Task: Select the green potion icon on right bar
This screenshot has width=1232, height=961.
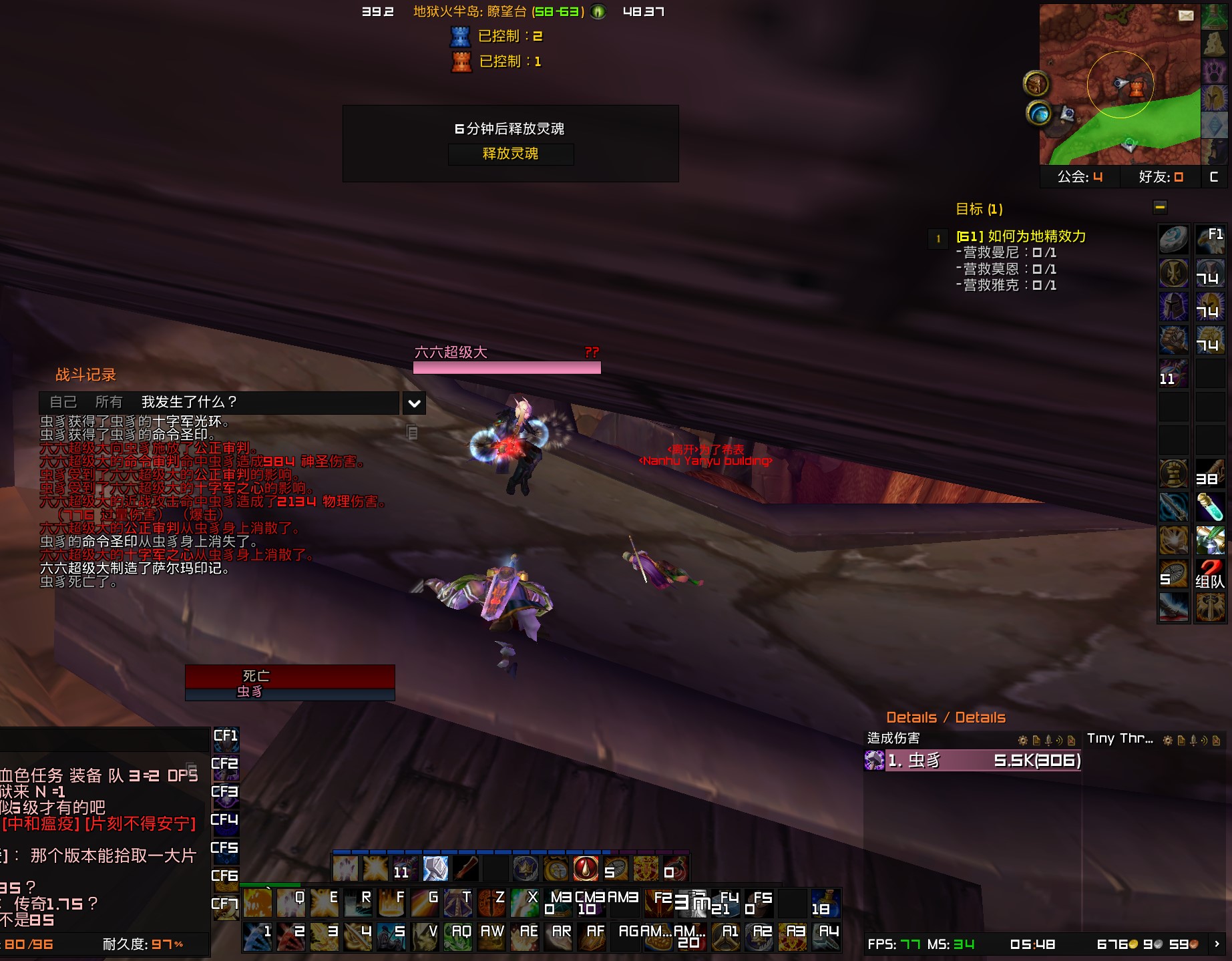Action: pyautogui.click(x=1211, y=506)
